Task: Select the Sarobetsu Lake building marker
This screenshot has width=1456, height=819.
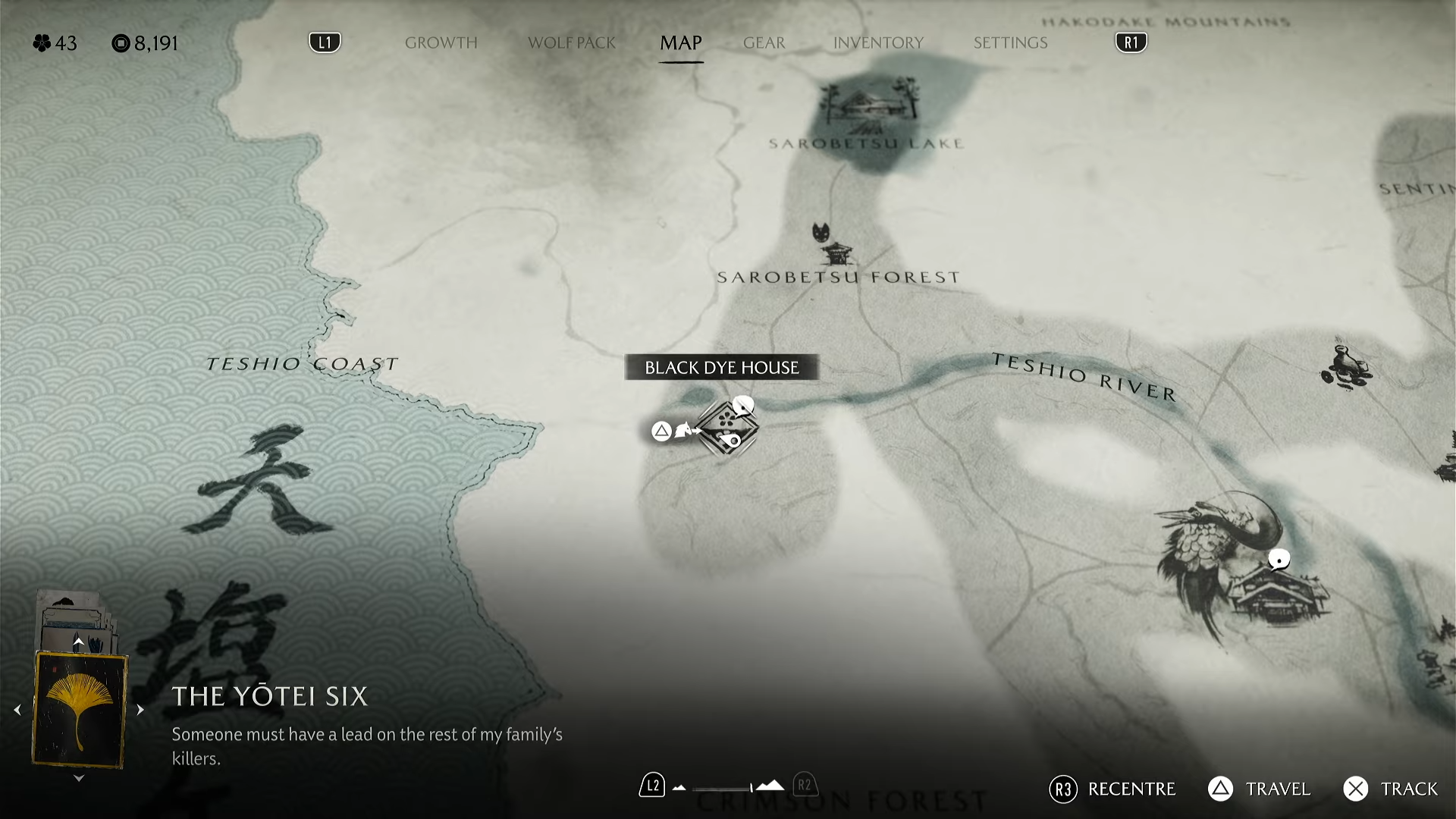Action: tap(870, 105)
